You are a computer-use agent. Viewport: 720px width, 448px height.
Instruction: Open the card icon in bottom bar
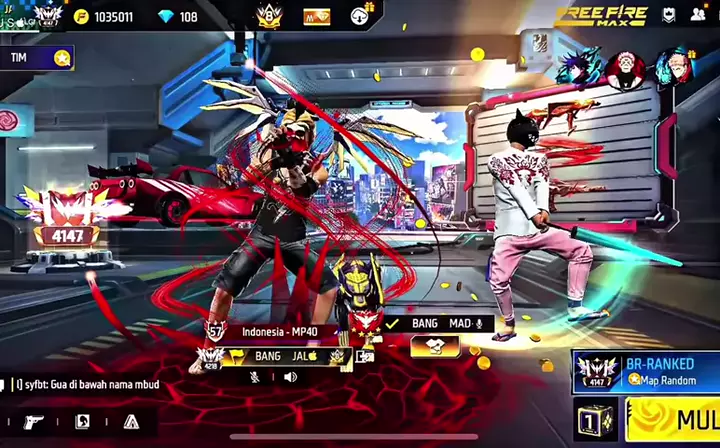click(x=83, y=421)
